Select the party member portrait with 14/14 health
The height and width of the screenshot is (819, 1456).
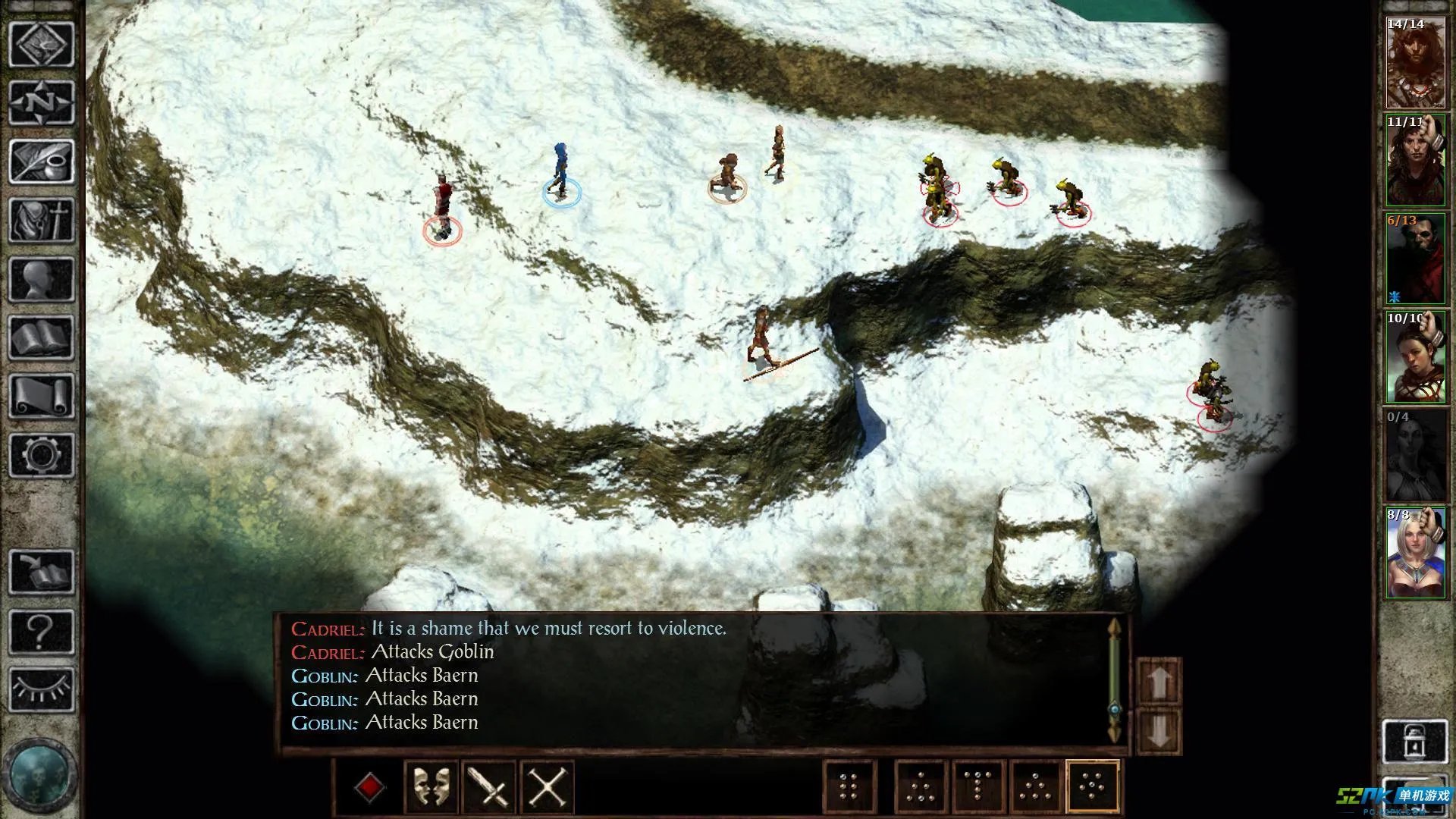(1415, 63)
